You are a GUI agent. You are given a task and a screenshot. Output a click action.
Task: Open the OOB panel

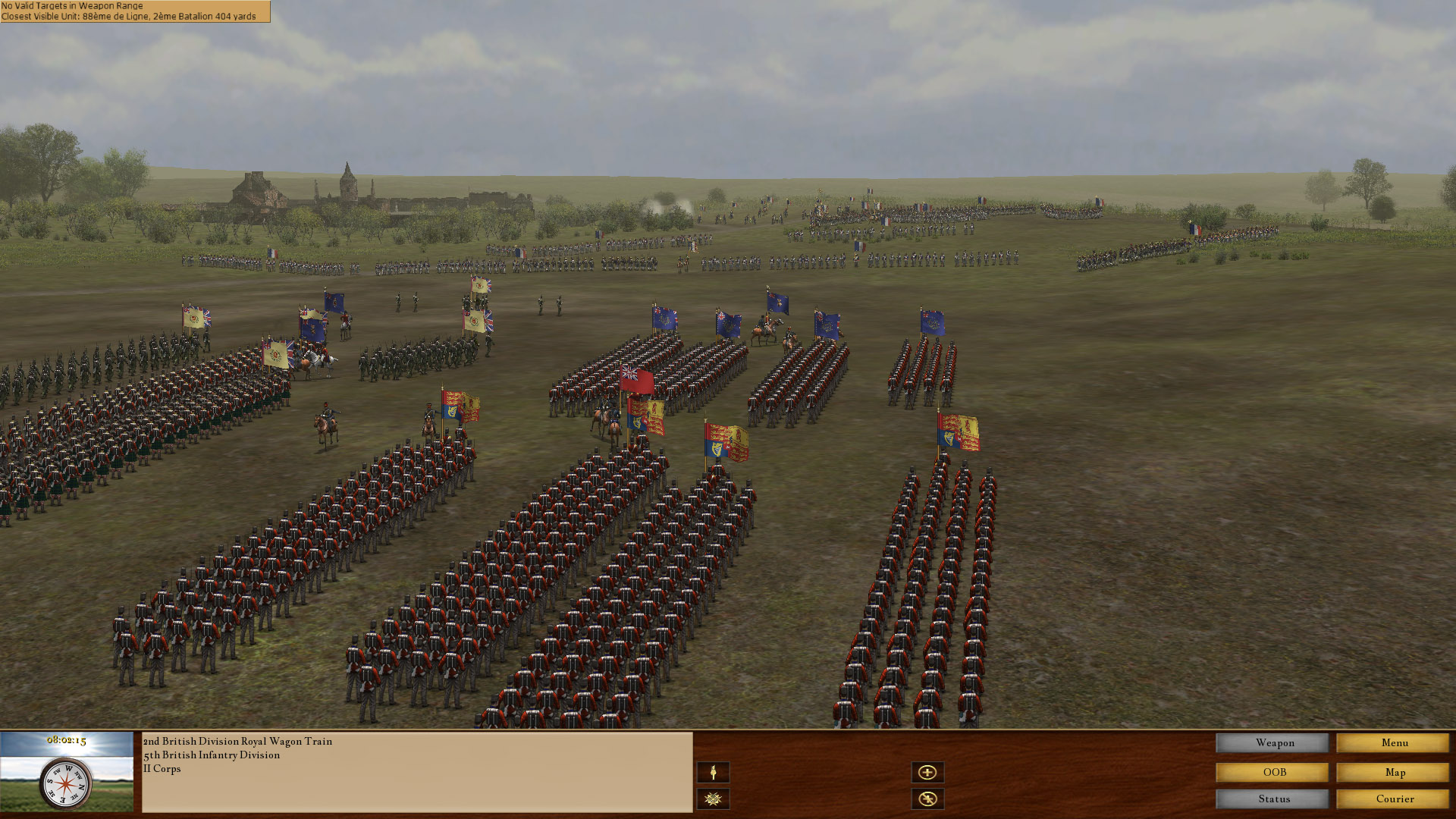(1272, 771)
